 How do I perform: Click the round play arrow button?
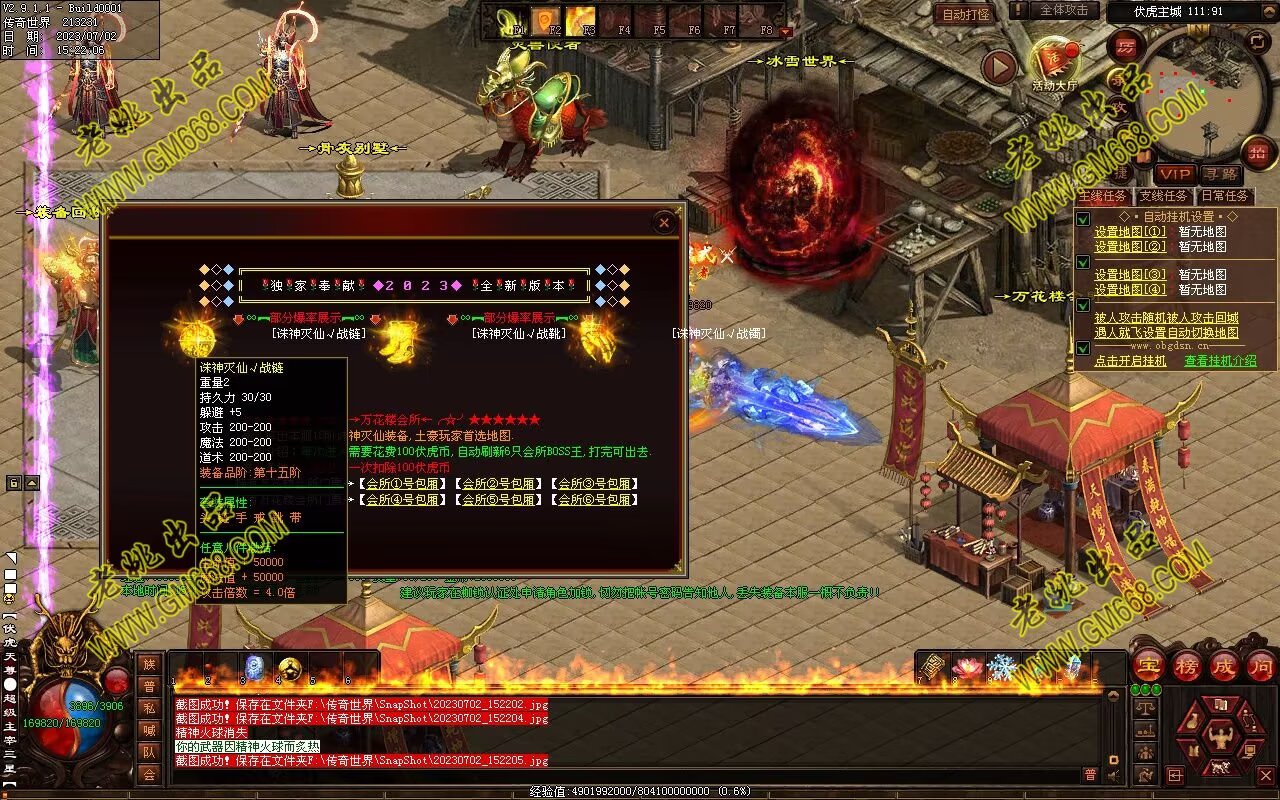coord(998,68)
